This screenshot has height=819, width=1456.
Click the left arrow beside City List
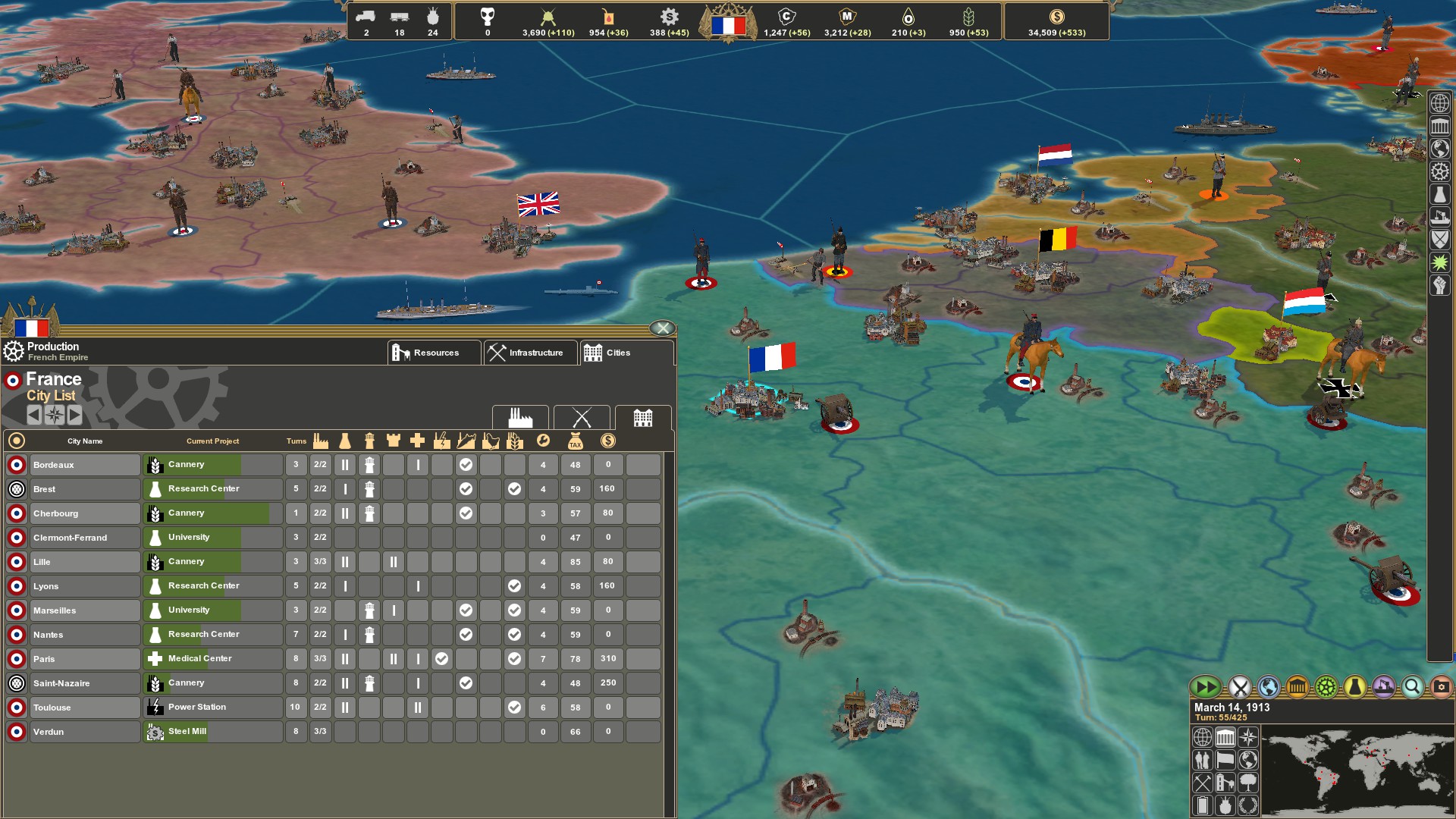pyautogui.click(x=33, y=415)
